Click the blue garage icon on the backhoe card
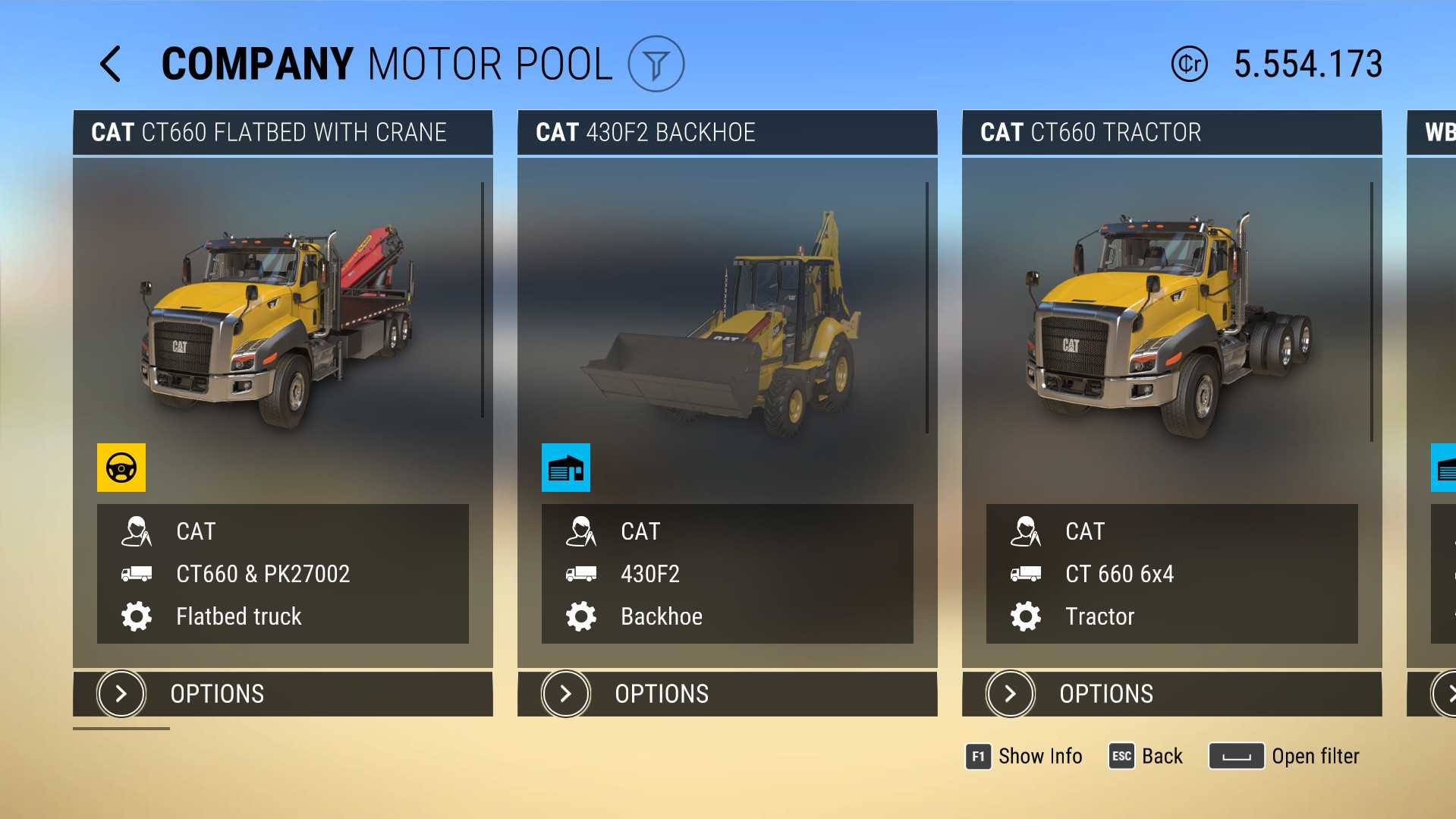Screen dimensions: 1456x819 (565, 467)
